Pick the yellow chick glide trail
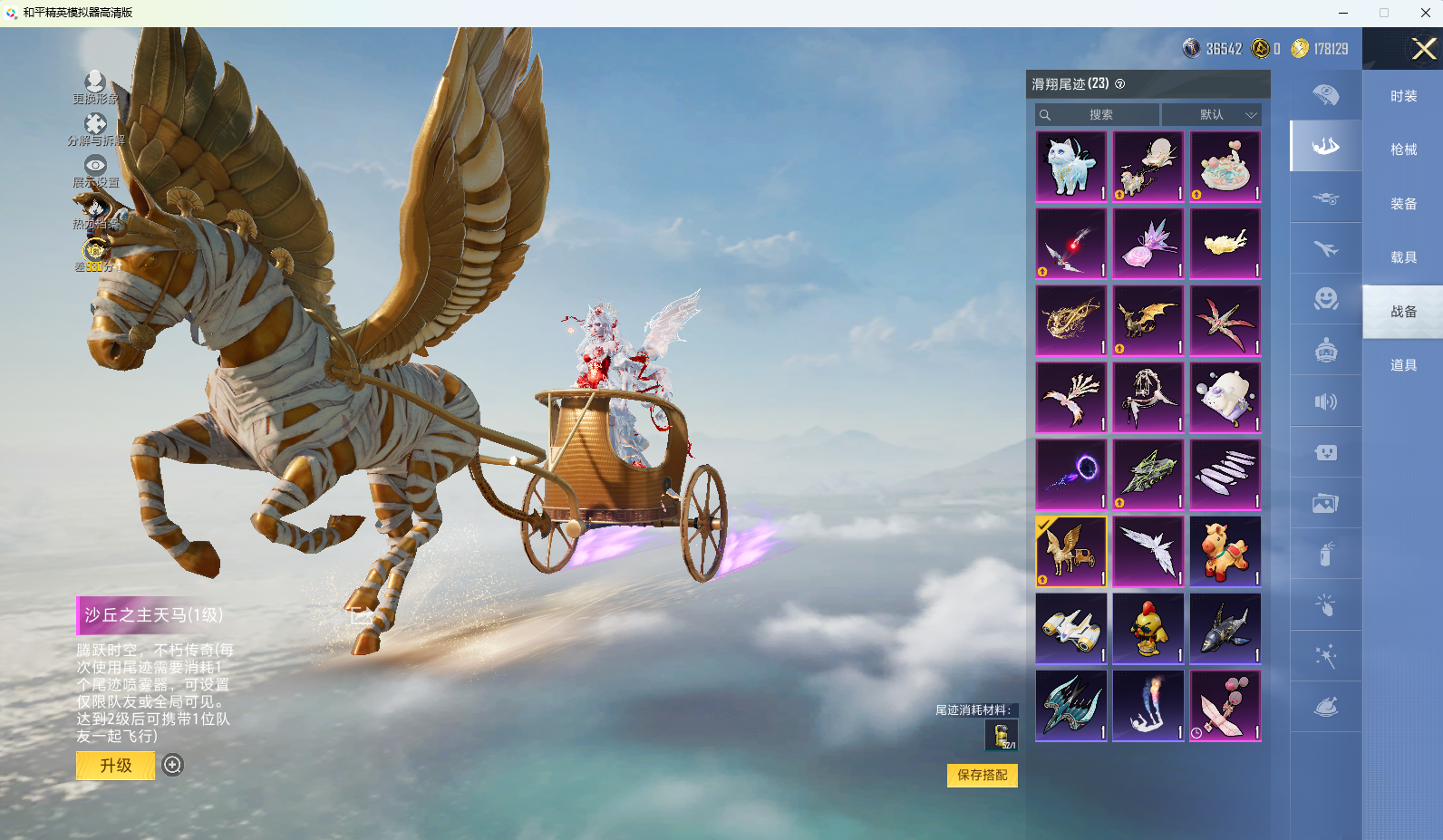The width and height of the screenshot is (1443, 840). [x=1148, y=629]
